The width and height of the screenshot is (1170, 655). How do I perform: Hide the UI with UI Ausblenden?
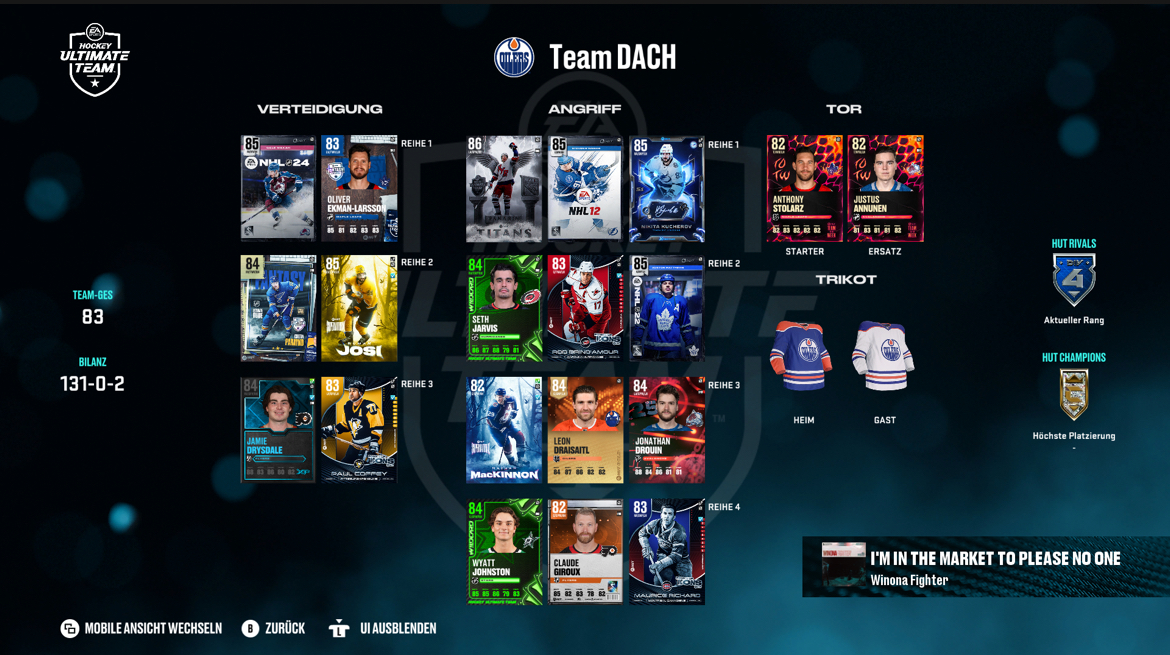[383, 628]
